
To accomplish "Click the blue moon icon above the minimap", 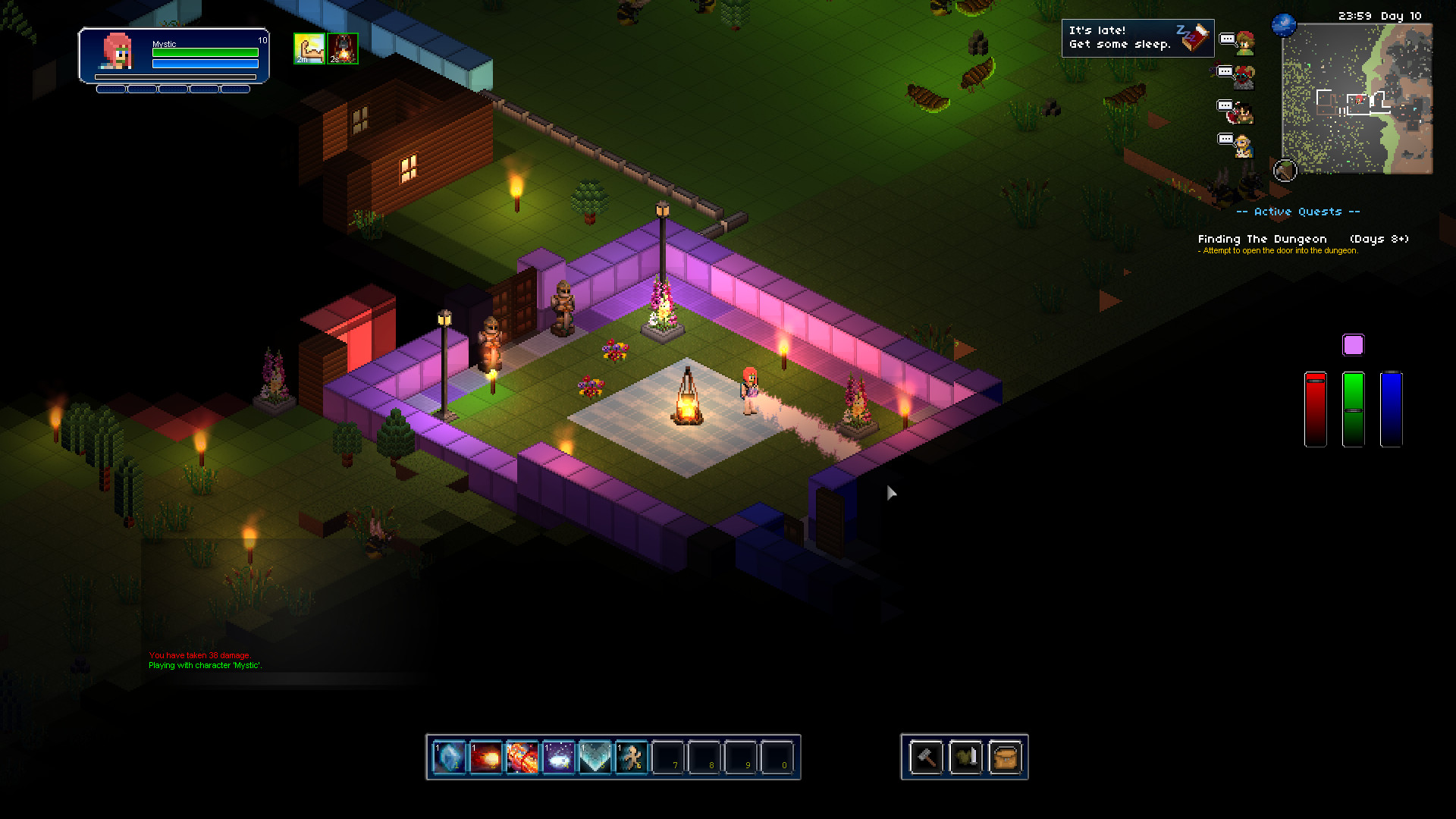I will pos(1284,24).
